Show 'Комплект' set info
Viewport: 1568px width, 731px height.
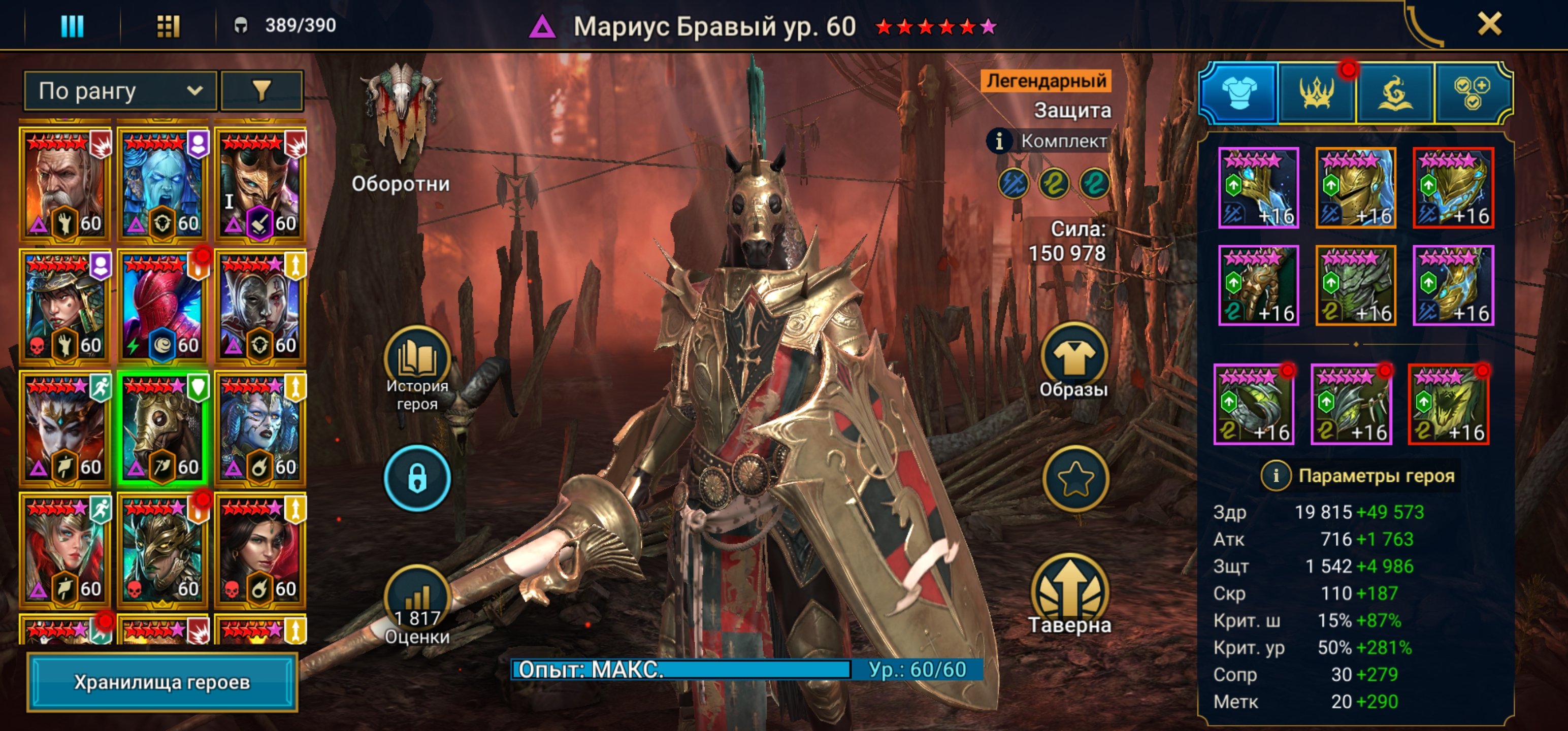[999, 141]
